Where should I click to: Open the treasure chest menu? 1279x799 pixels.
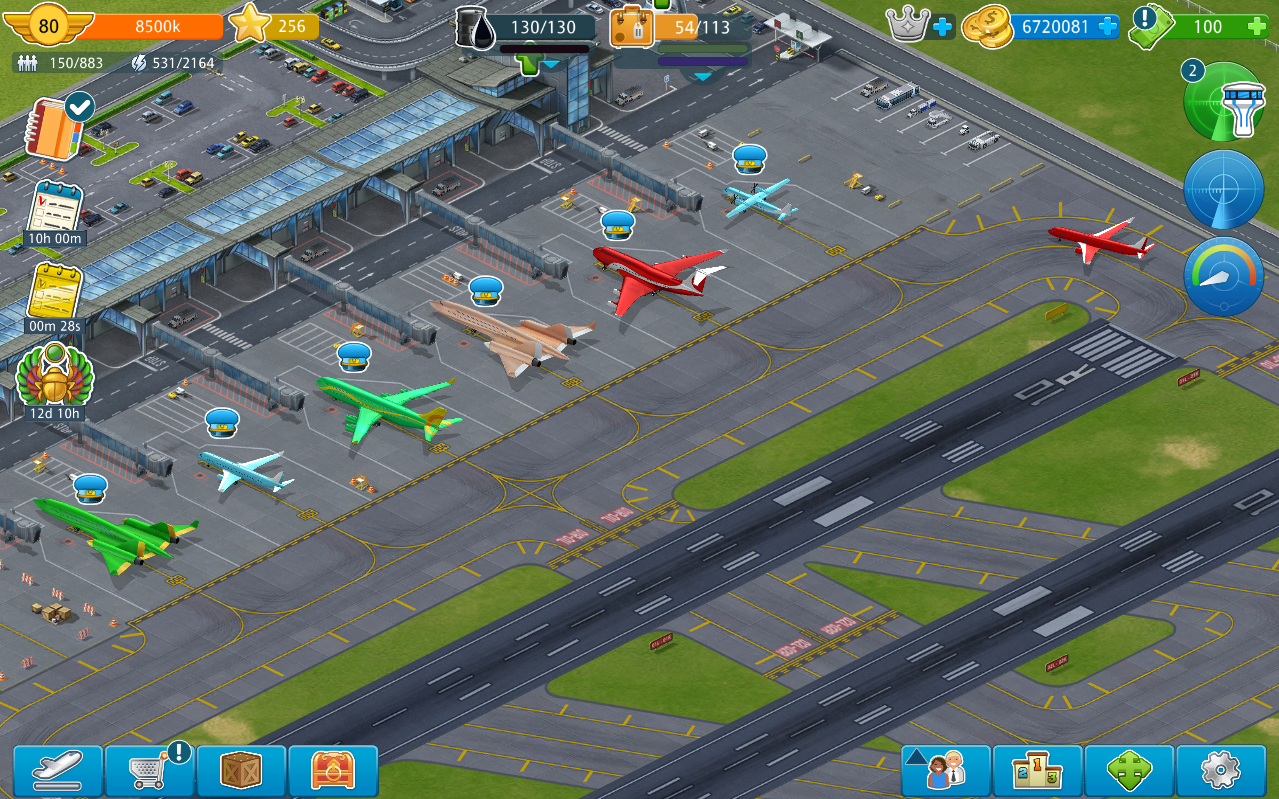tap(333, 771)
